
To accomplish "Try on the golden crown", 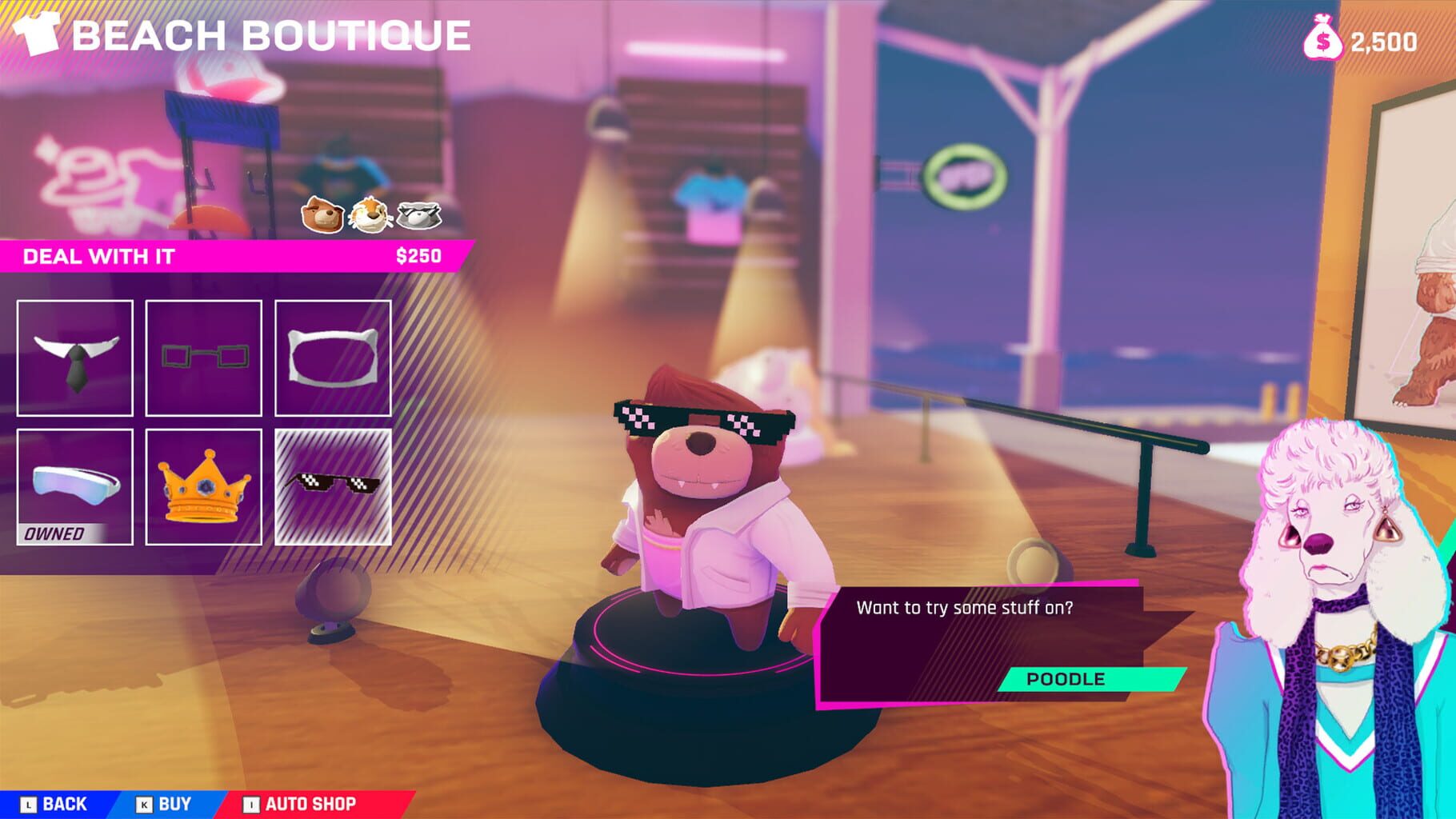I will pyautogui.click(x=205, y=490).
